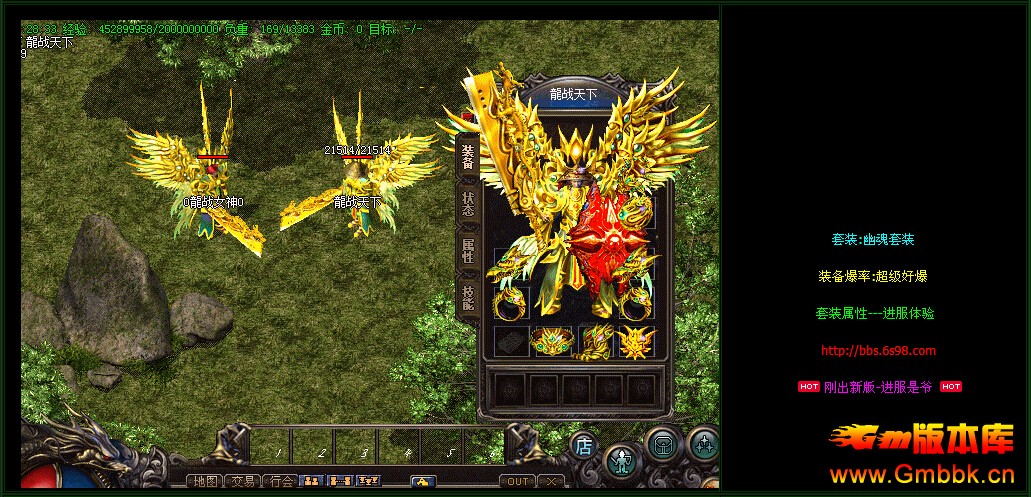Activate the sparkle skill round button
Screen dimensions: 1031x497
click(x=703, y=444)
